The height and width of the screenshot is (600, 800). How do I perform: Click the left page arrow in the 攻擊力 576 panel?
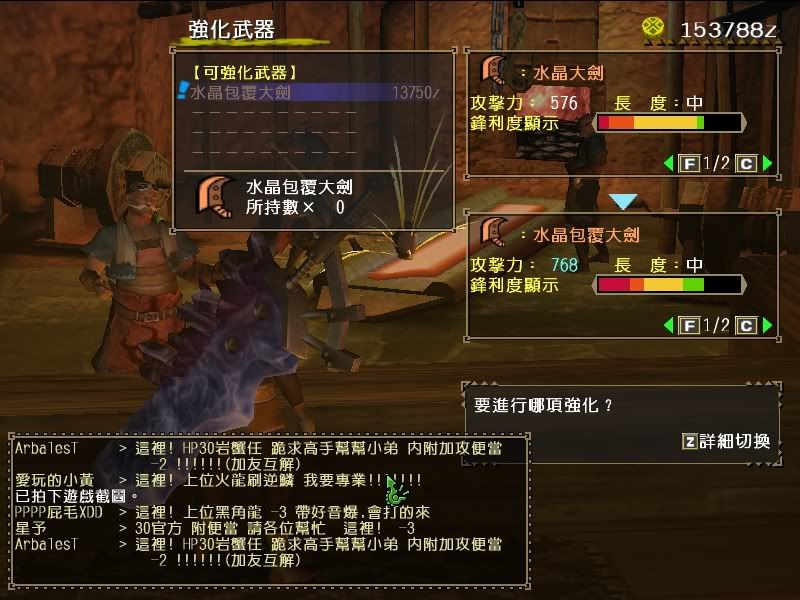pyautogui.click(x=668, y=163)
